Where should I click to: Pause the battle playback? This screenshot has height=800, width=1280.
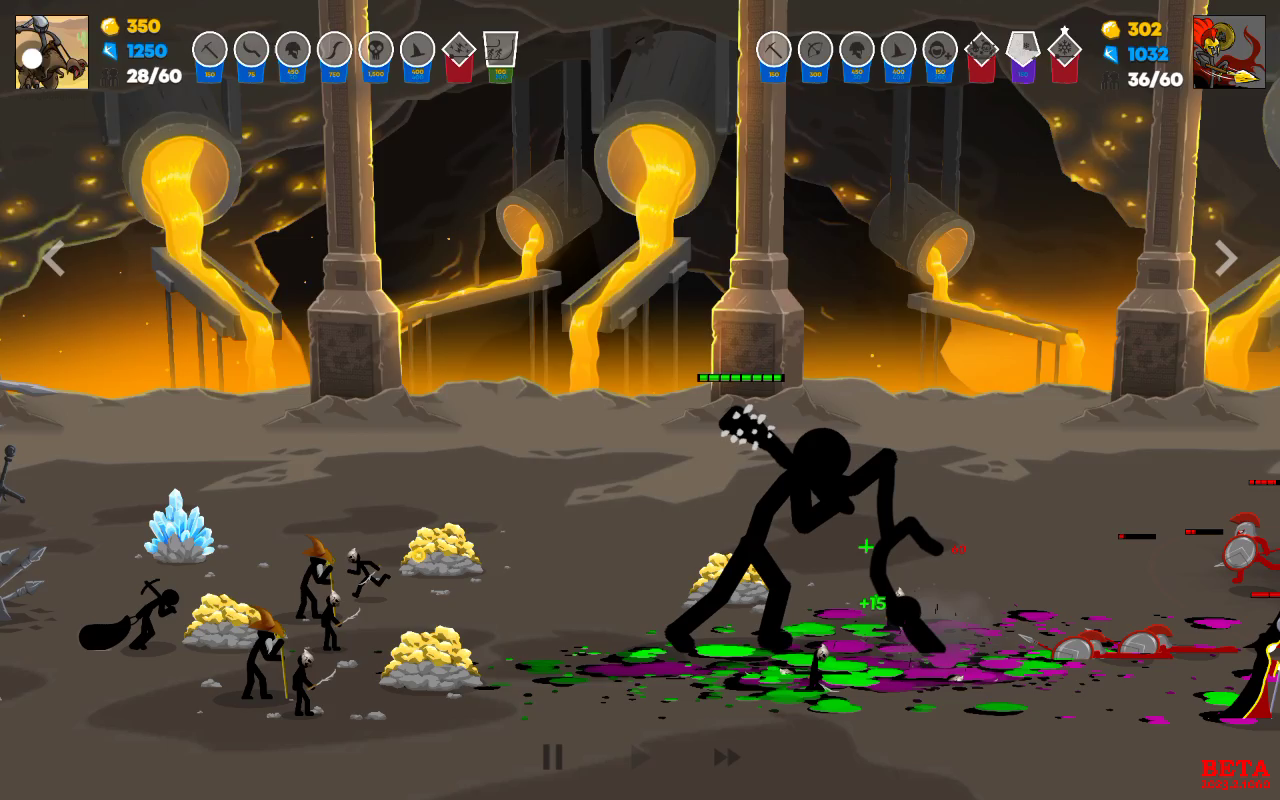552,757
